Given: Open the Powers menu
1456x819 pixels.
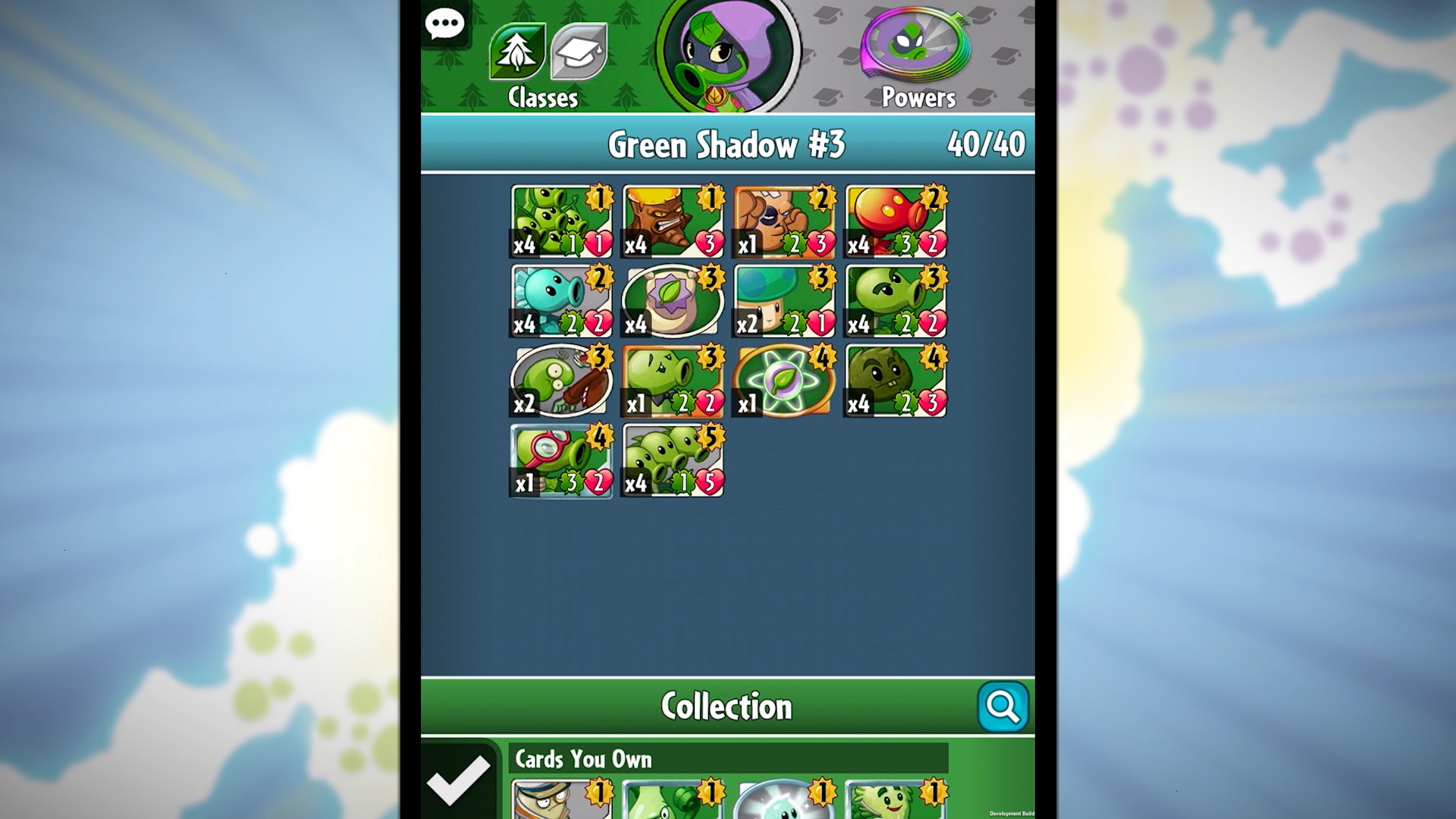Looking at the screenshot, I should [x=918, y=57].
